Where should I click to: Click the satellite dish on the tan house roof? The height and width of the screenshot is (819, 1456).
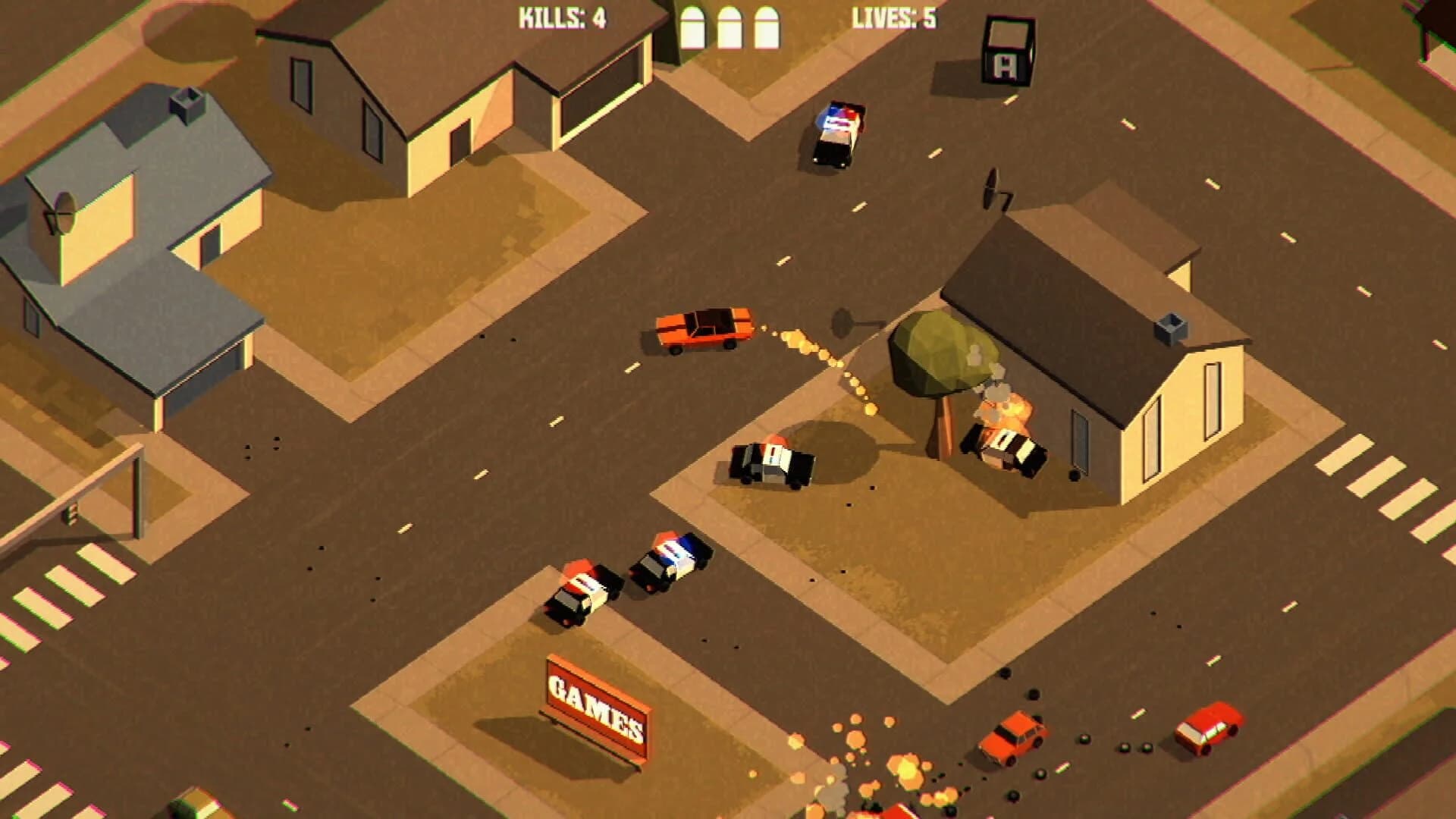(993, 193)
